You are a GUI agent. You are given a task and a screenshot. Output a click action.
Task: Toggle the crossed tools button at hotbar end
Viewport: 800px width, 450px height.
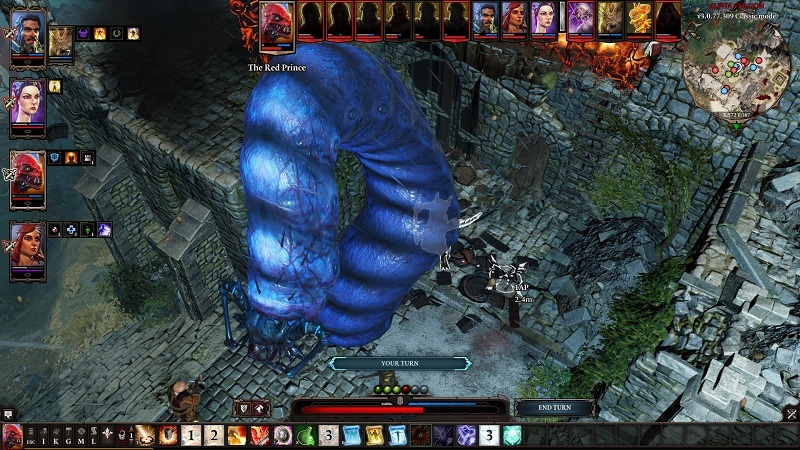[x=790, y=413]
